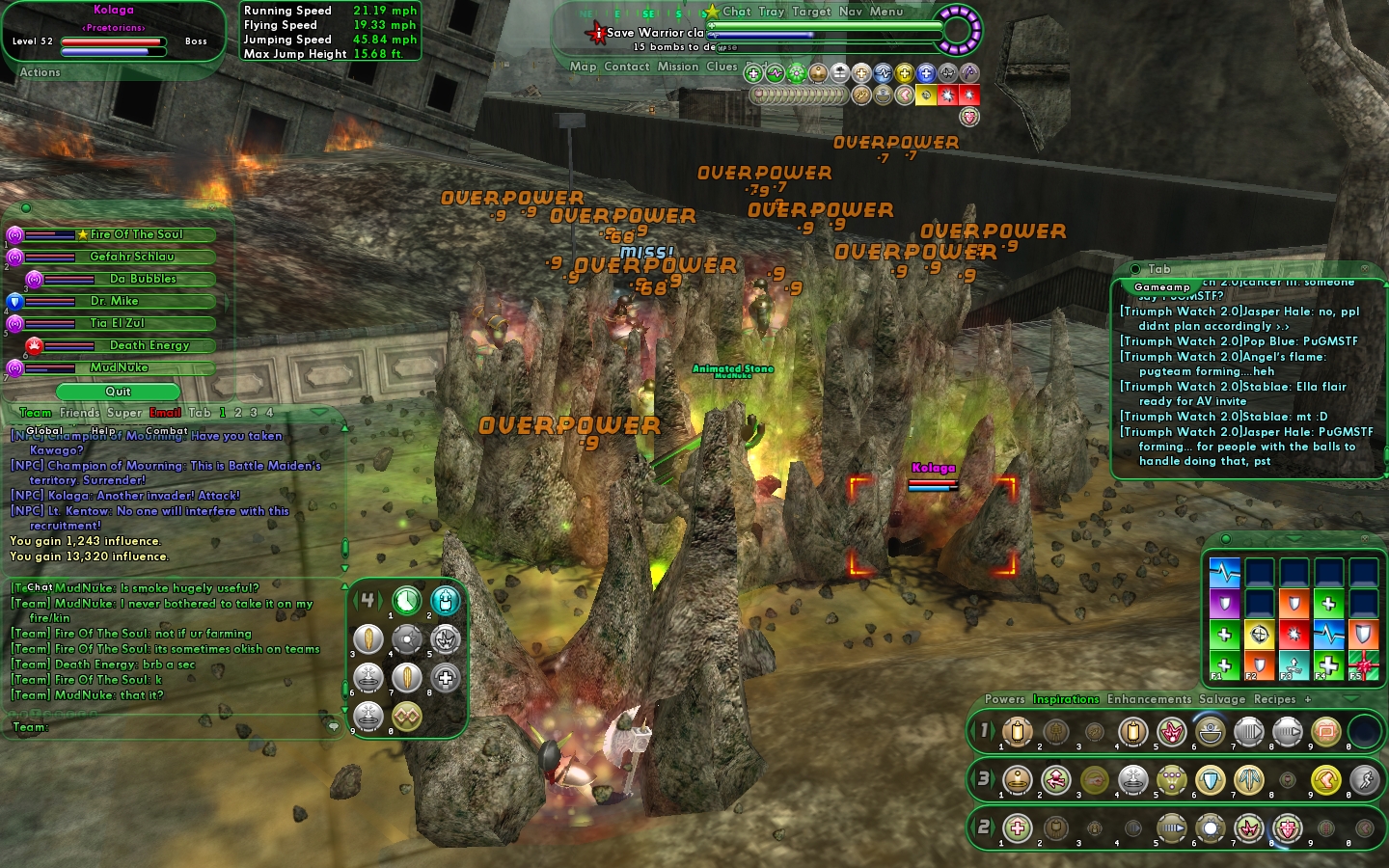Open the Map window
Viewport: 1389px width, 868px height.
point(583,67)
